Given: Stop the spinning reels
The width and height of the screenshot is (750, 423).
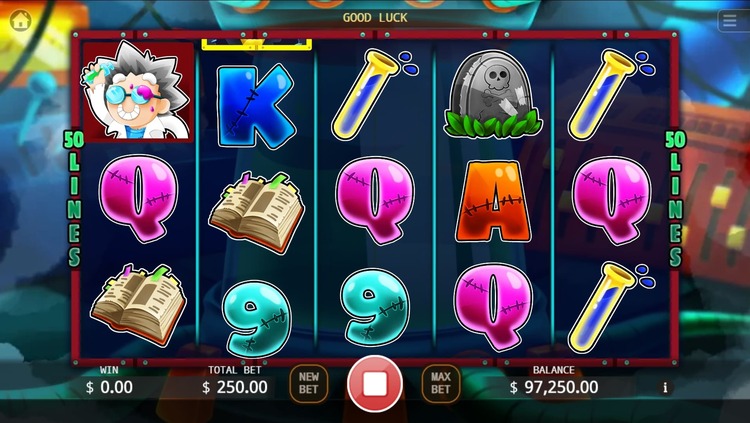Looking at the screenshot, I should 375,383.
